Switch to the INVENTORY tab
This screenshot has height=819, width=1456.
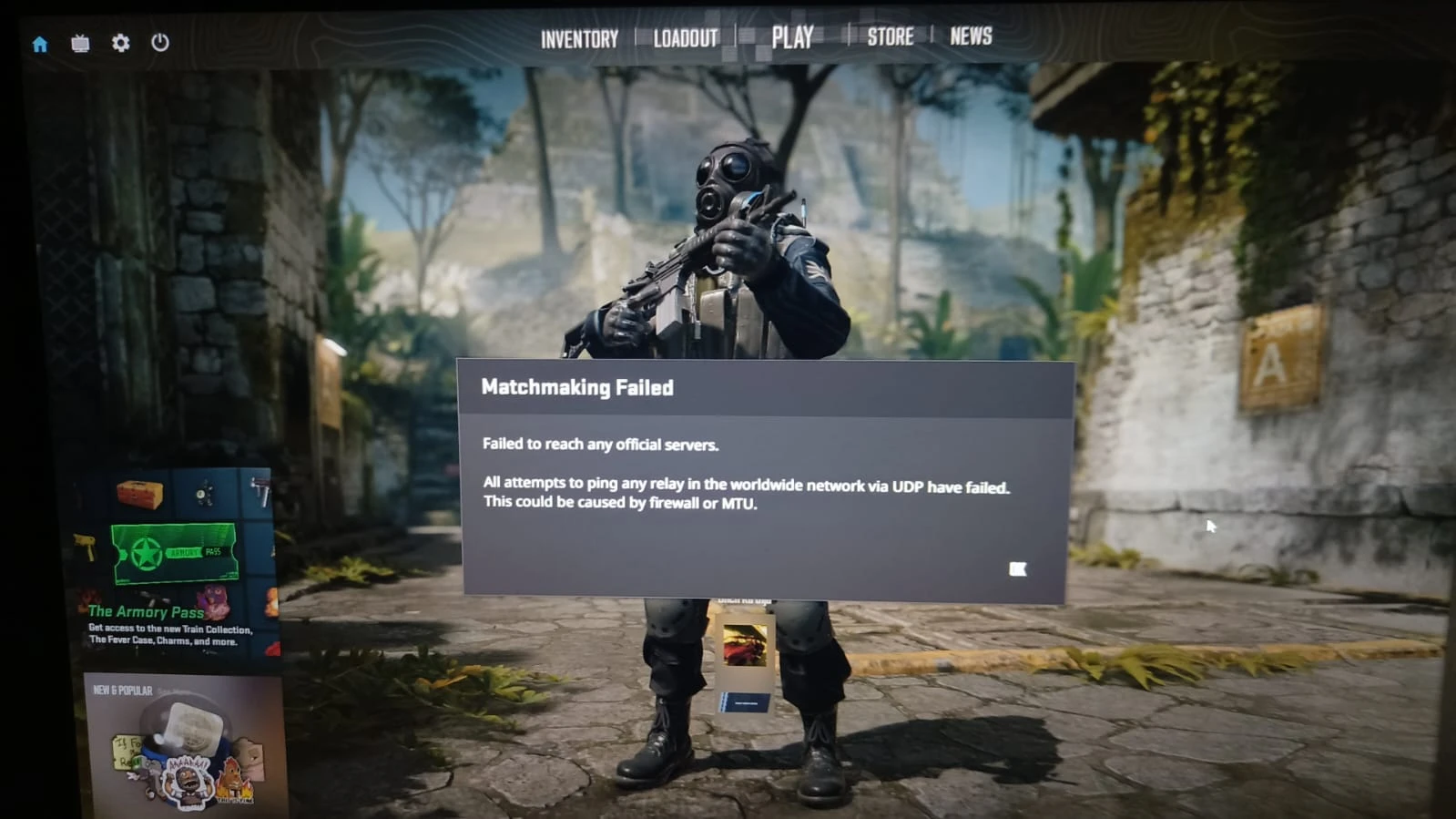[578, 38]
